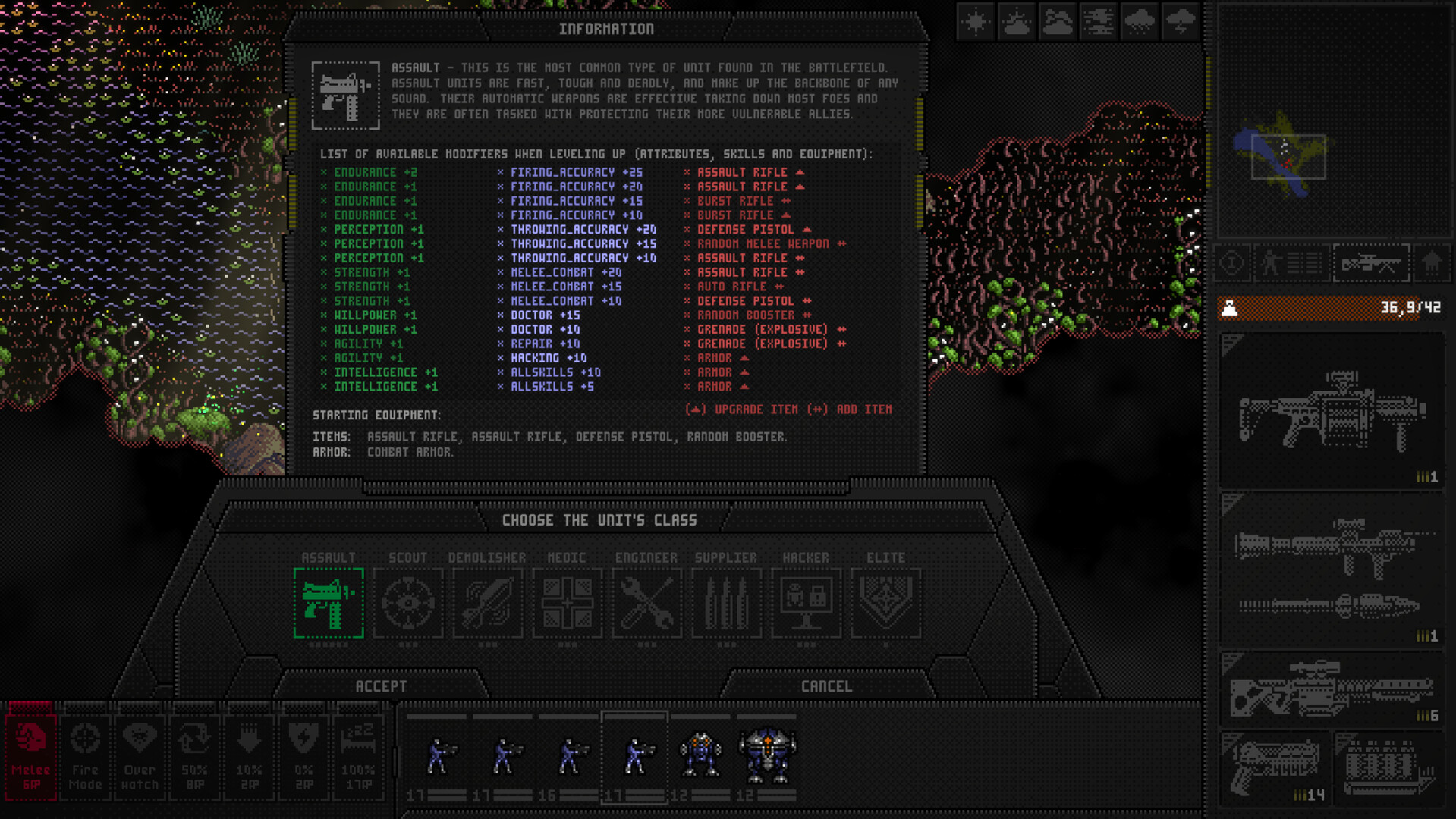Click the Fire Mode icon

[x=85, y=755]
